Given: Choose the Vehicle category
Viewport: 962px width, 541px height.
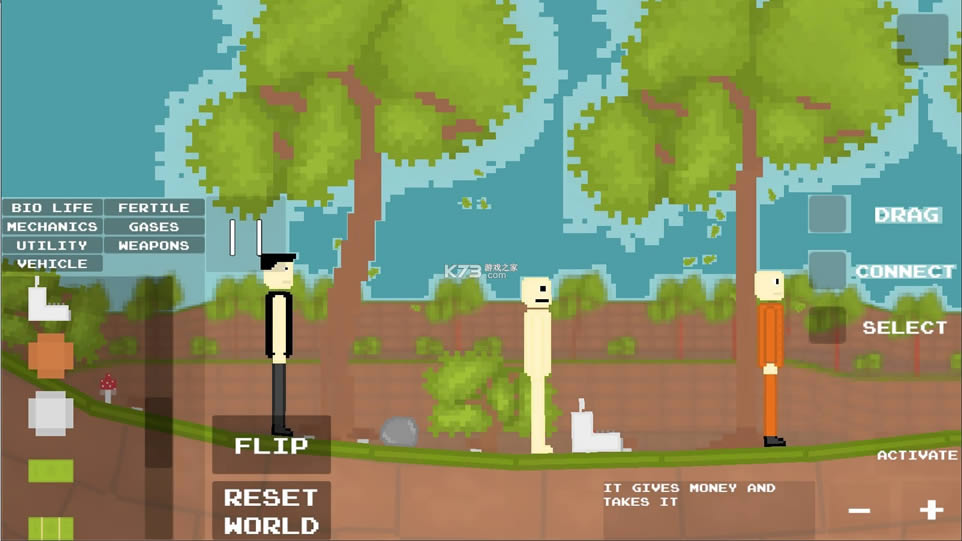Looking at the screenshot, I should pyautogui.click(x=52, y=264).
